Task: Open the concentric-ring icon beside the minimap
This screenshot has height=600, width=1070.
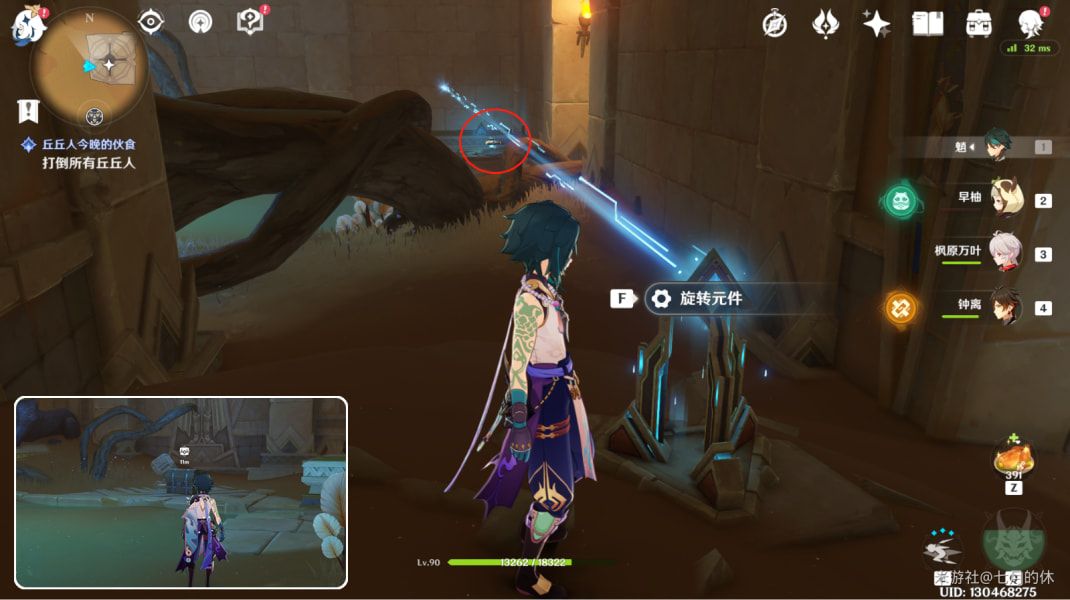Action: 200,22
